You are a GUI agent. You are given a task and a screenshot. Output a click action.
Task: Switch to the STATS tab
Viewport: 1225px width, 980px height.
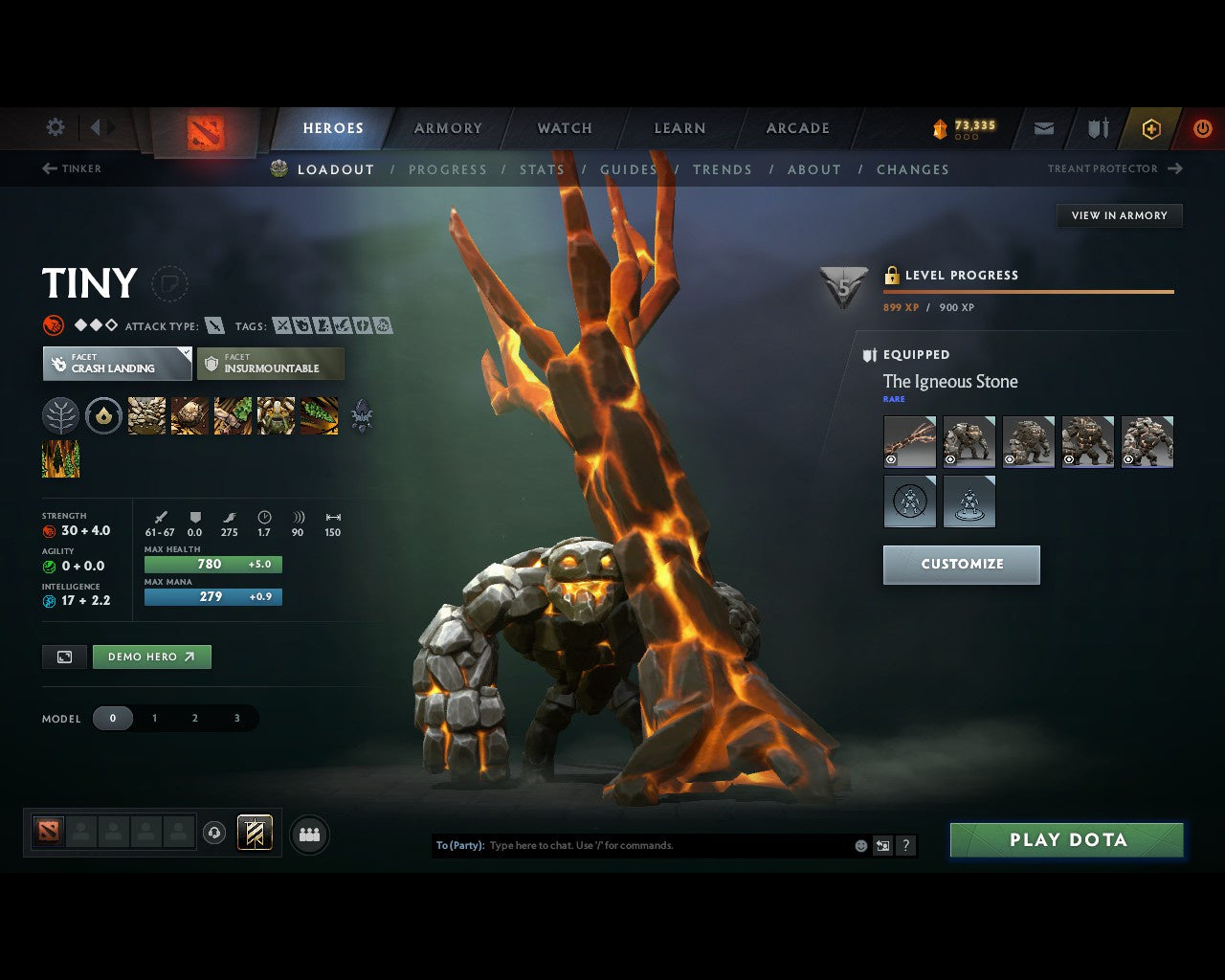(x=542, y=169)
